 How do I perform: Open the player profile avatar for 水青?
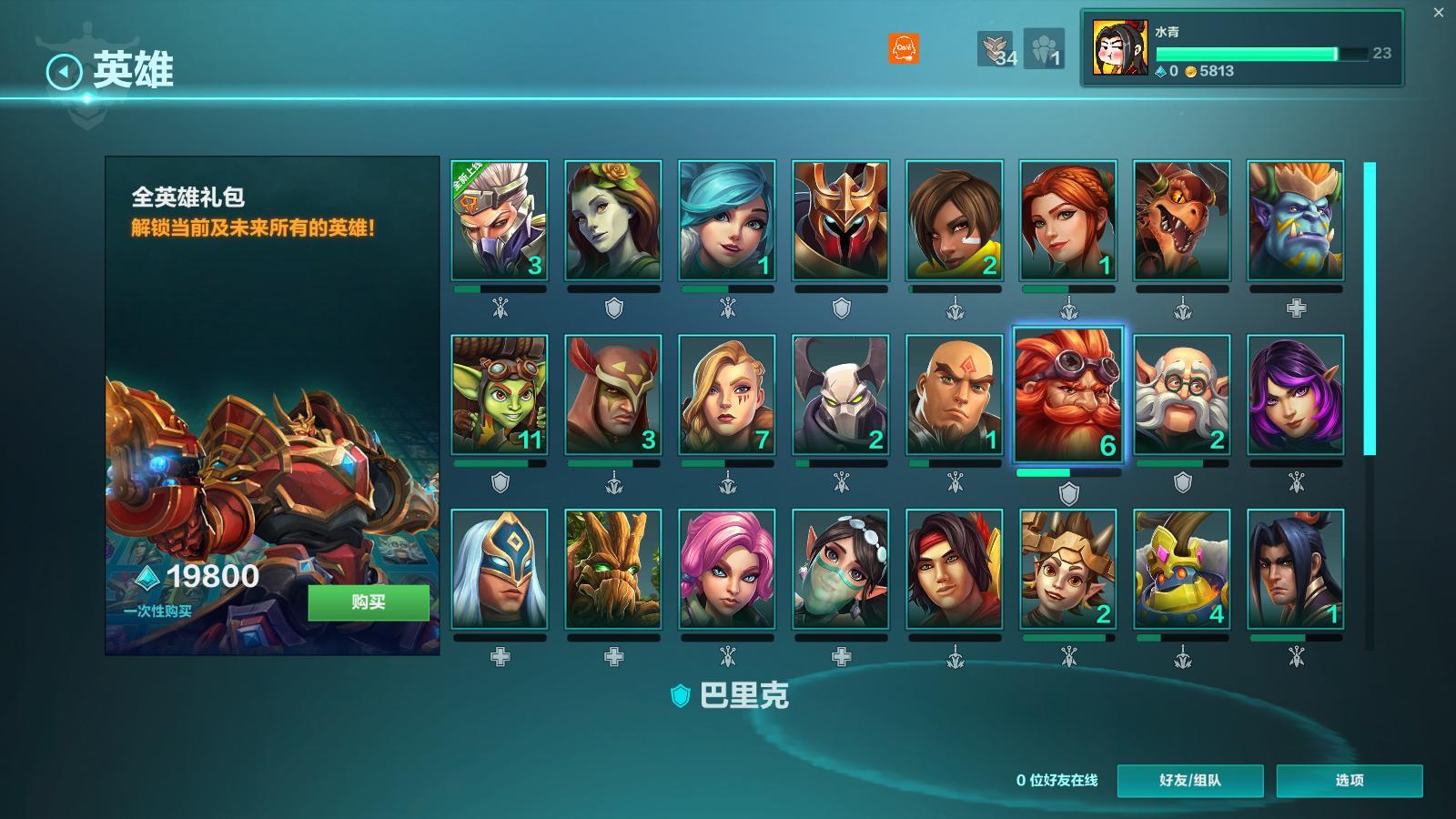tap(1119, 48)
